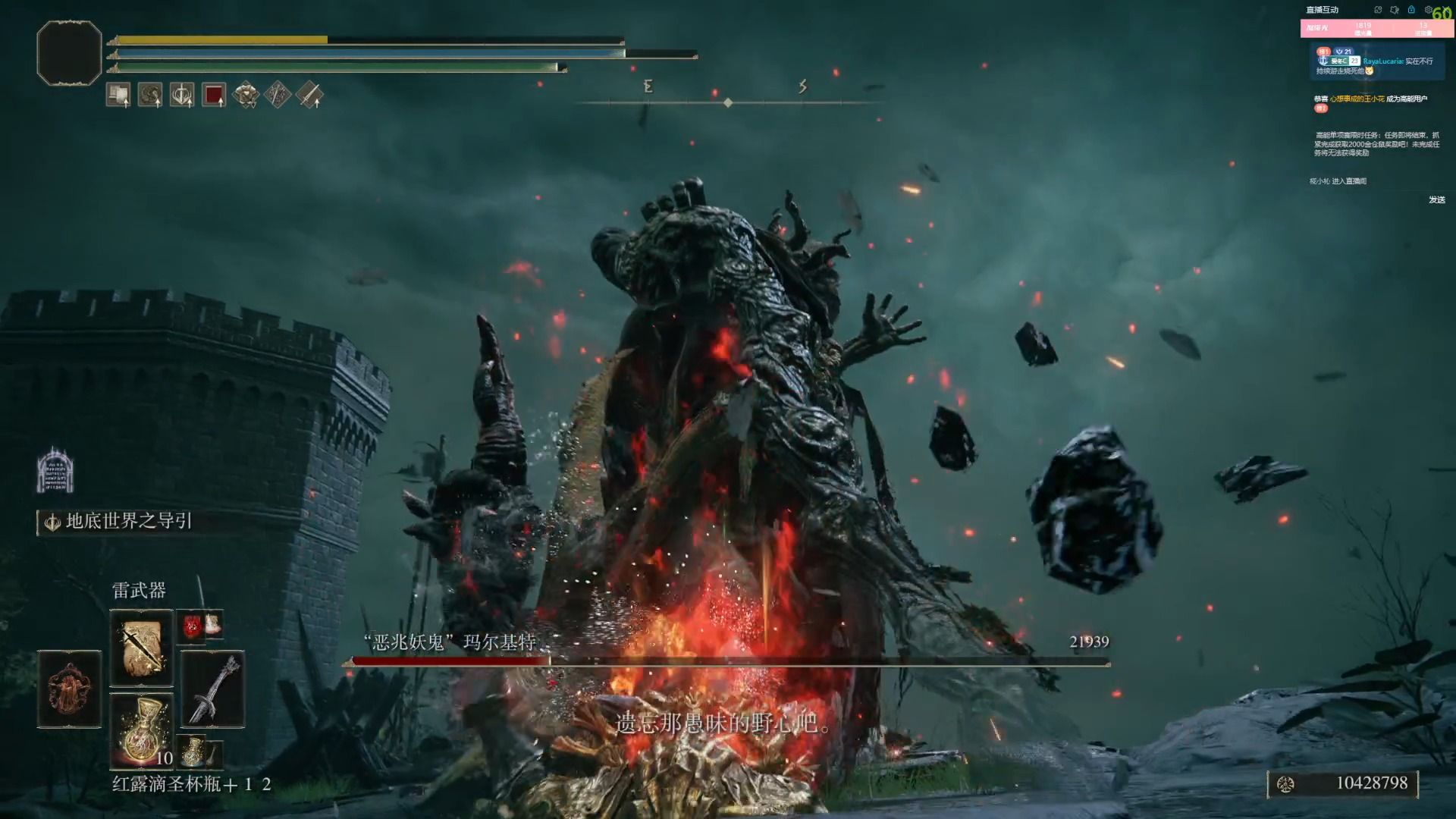This screenshot has width=1456, height=819.
Task: Click the underworld guidance spirit marker
Action: (55, 470)
